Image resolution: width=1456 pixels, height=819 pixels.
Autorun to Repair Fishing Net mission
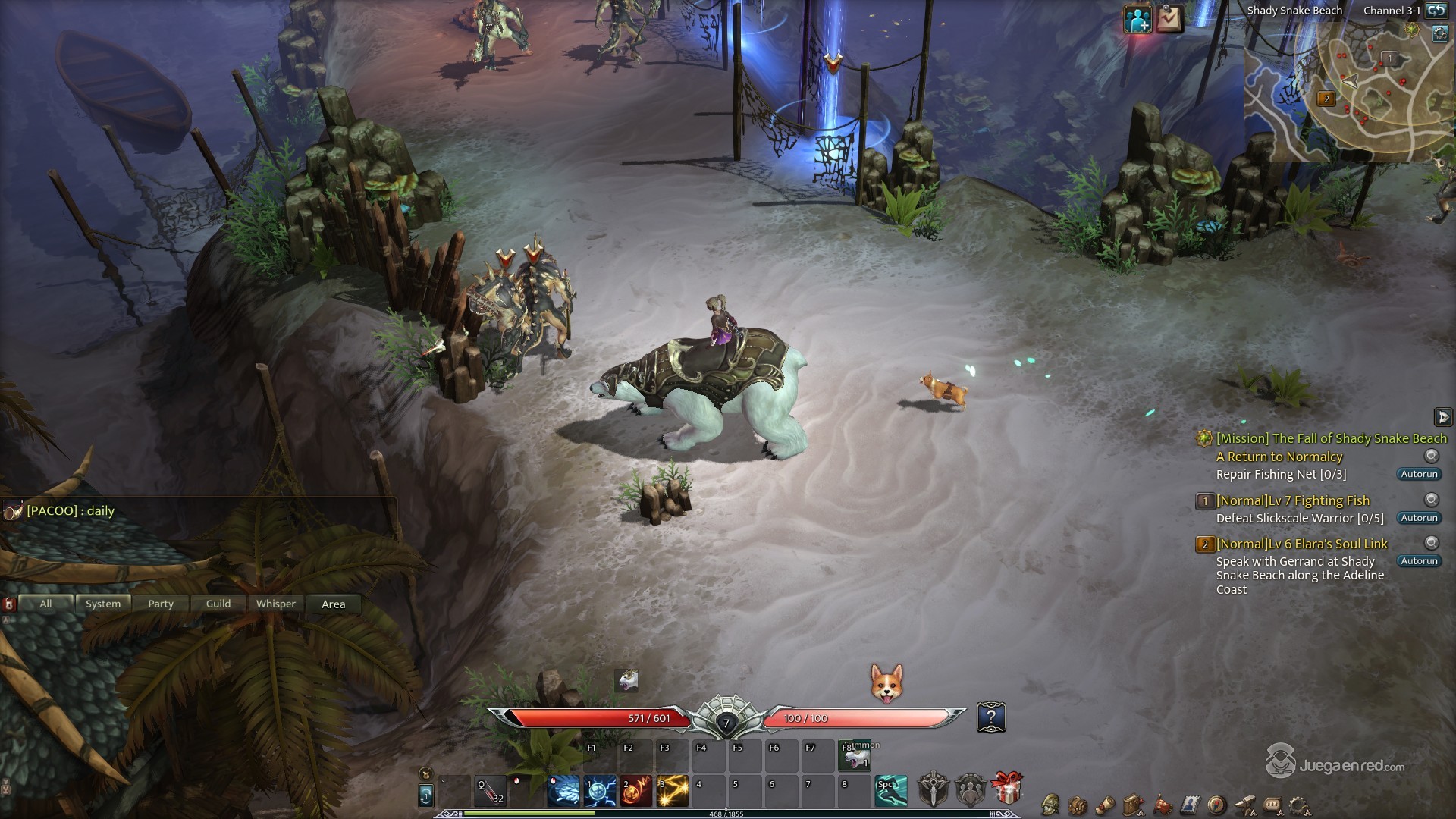click(1419, 474)
